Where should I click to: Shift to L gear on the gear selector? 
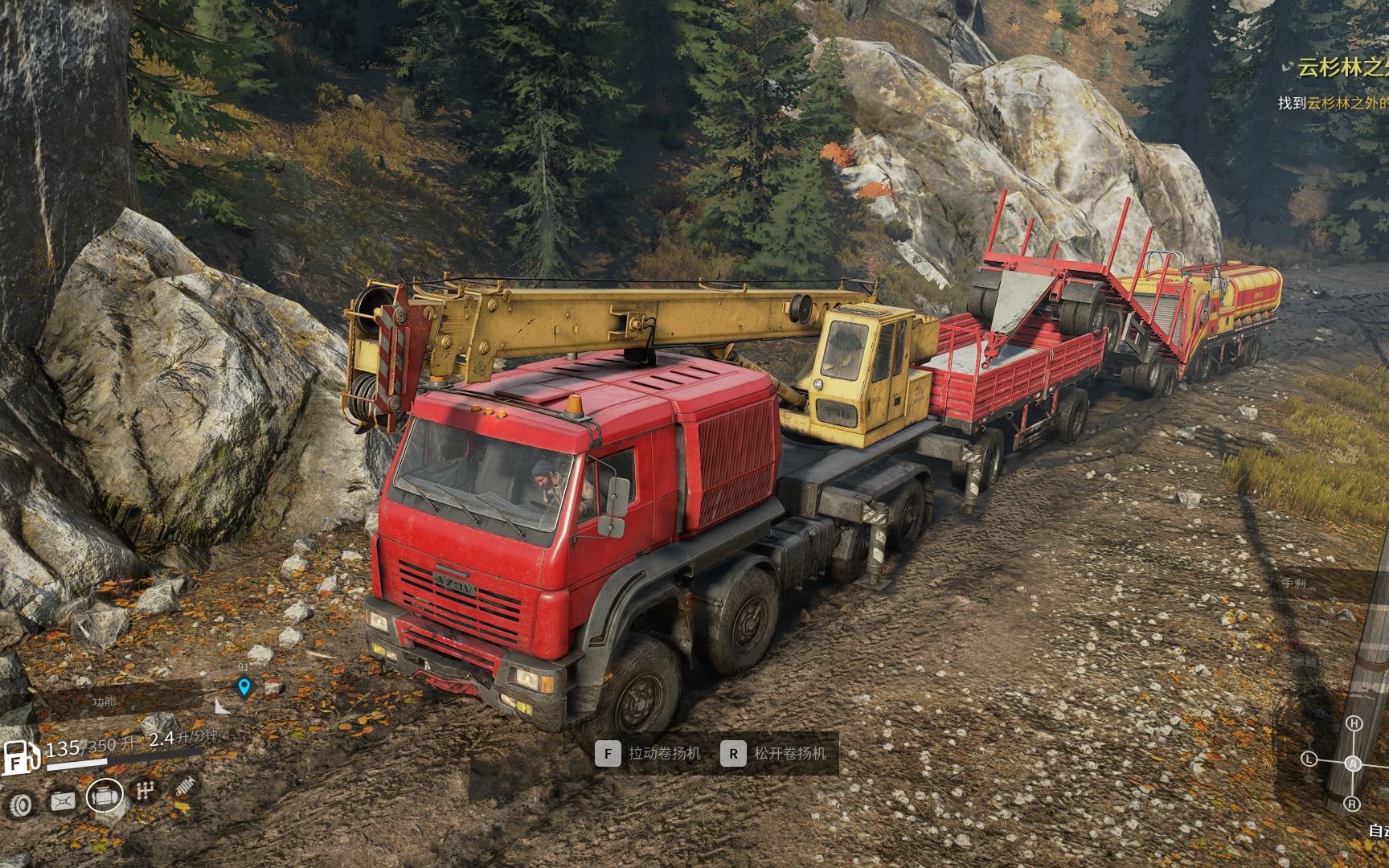click(1309, 759)
